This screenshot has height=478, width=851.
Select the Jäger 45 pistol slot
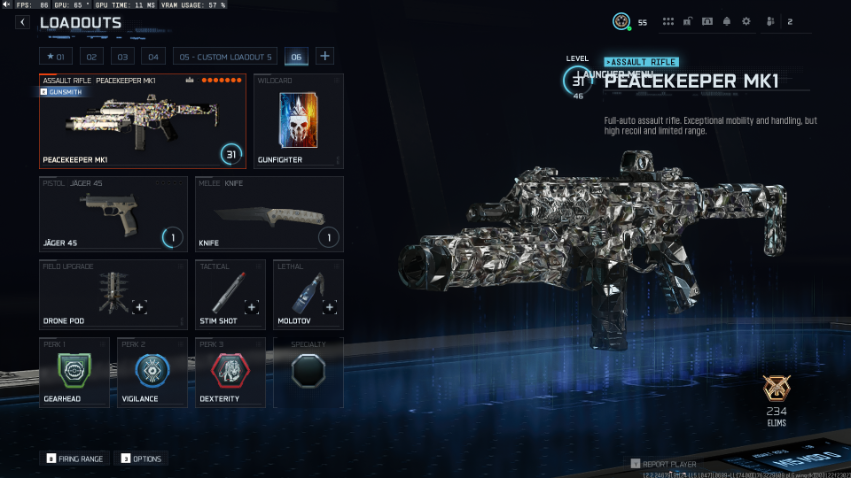(113, 214)
